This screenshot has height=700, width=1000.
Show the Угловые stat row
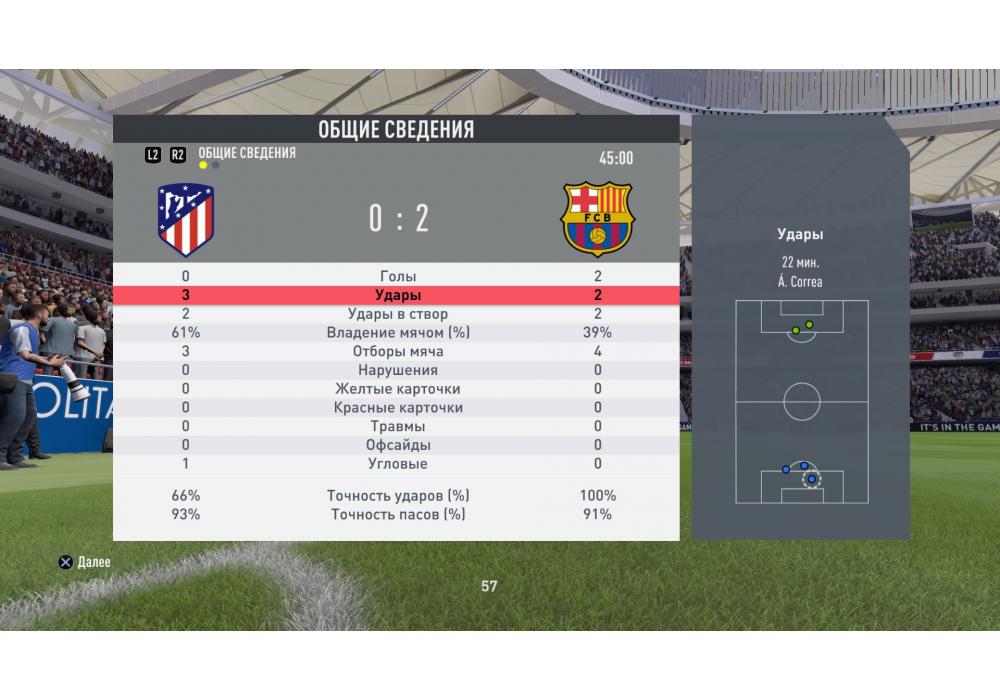click(397, 464)
